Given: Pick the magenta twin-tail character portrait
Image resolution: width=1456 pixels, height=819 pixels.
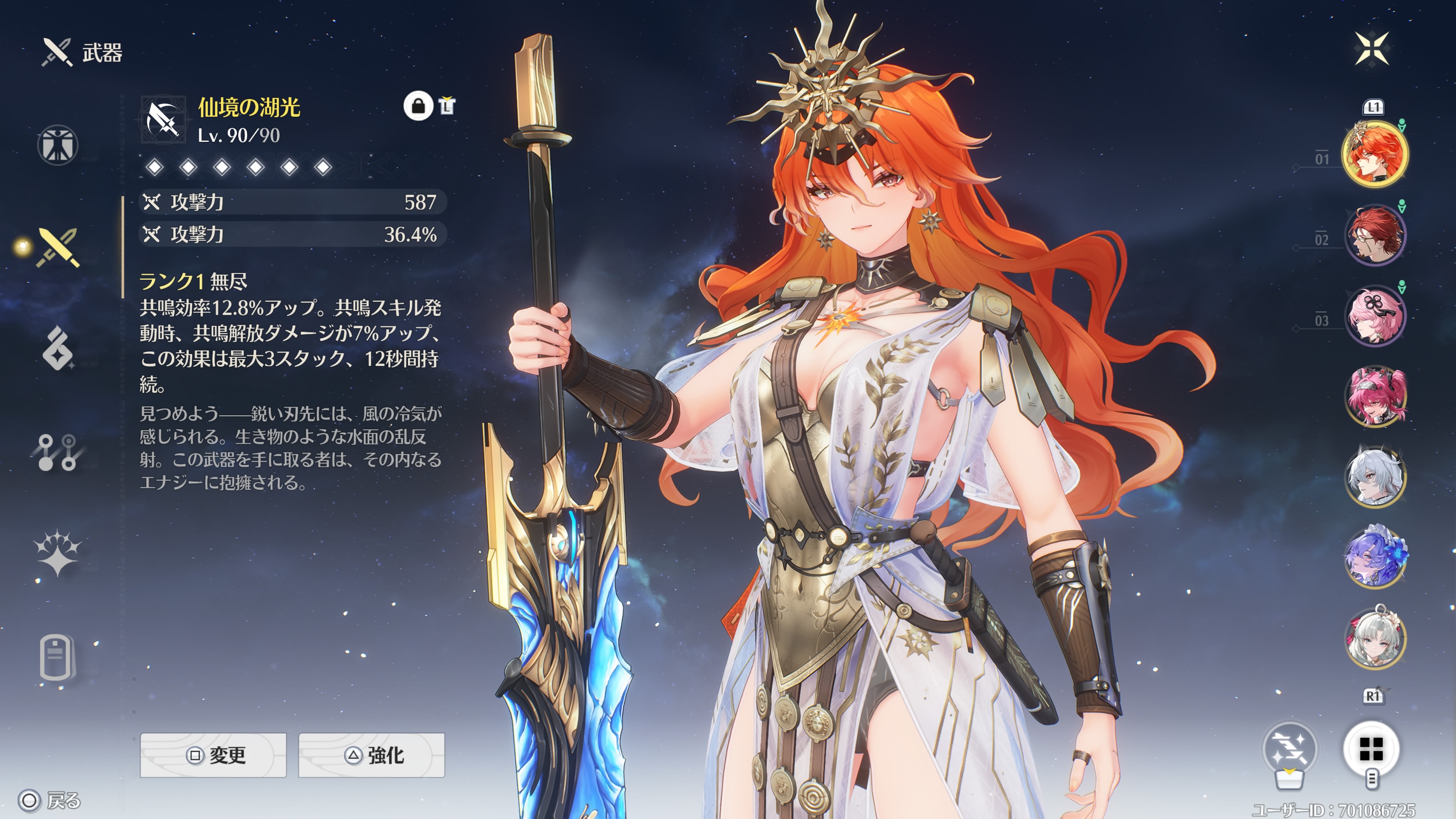Looking at the screenshot, I should [1374, 396].
